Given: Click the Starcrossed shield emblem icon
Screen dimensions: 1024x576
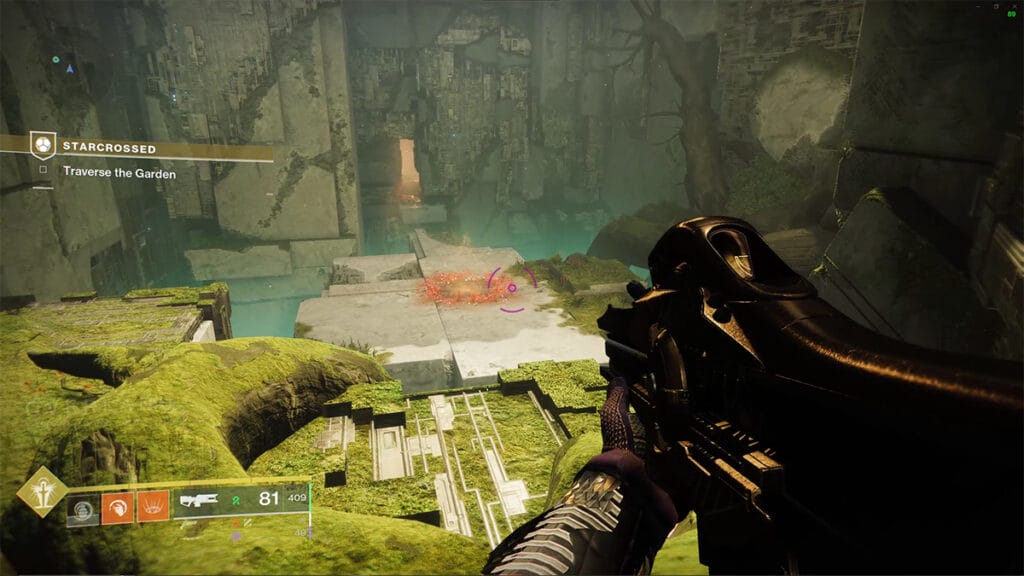Looking at the screenshot, I should click(42, 146).
